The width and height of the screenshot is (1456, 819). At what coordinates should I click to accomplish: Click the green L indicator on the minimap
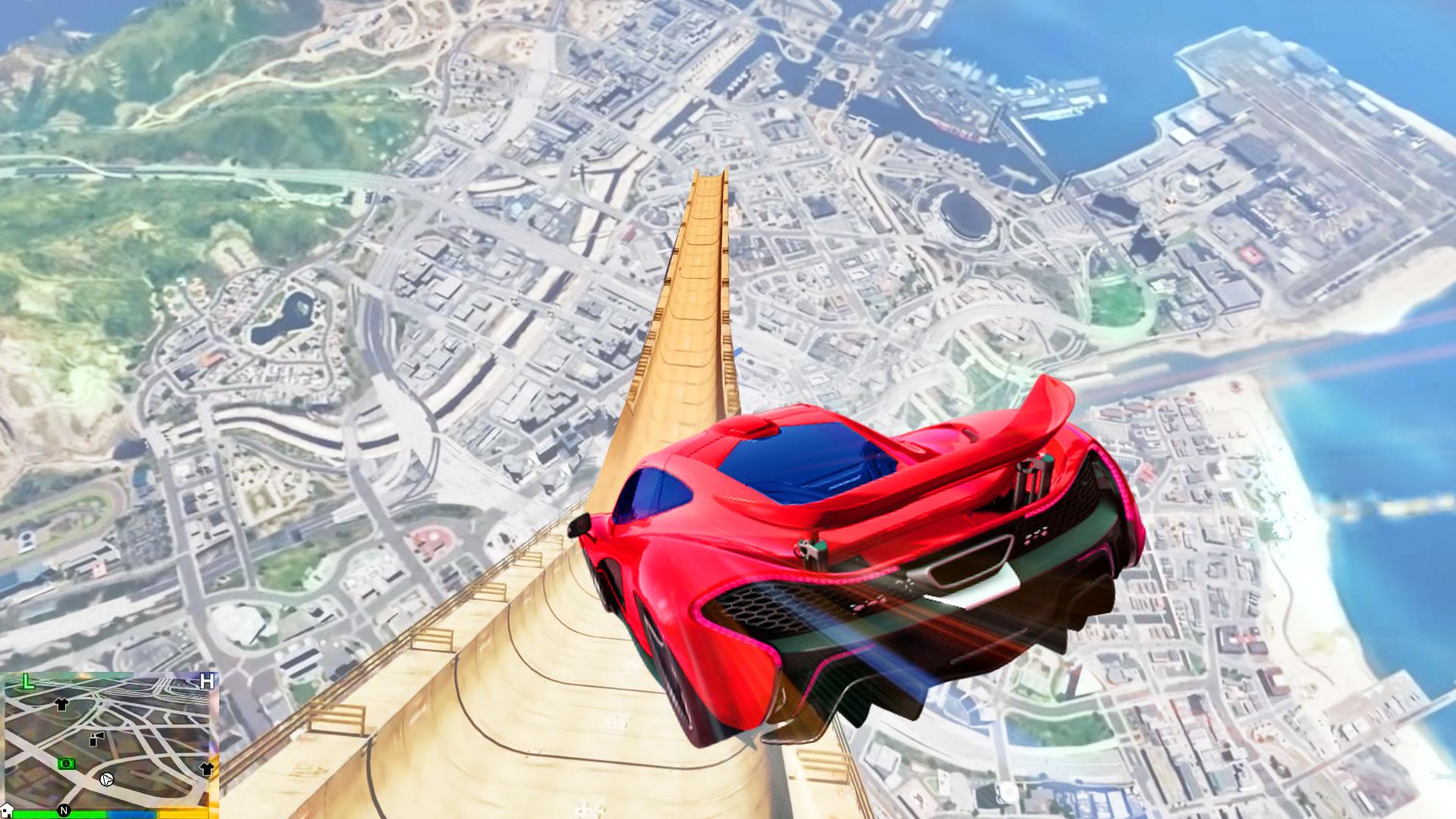click(x=28, y=682)
